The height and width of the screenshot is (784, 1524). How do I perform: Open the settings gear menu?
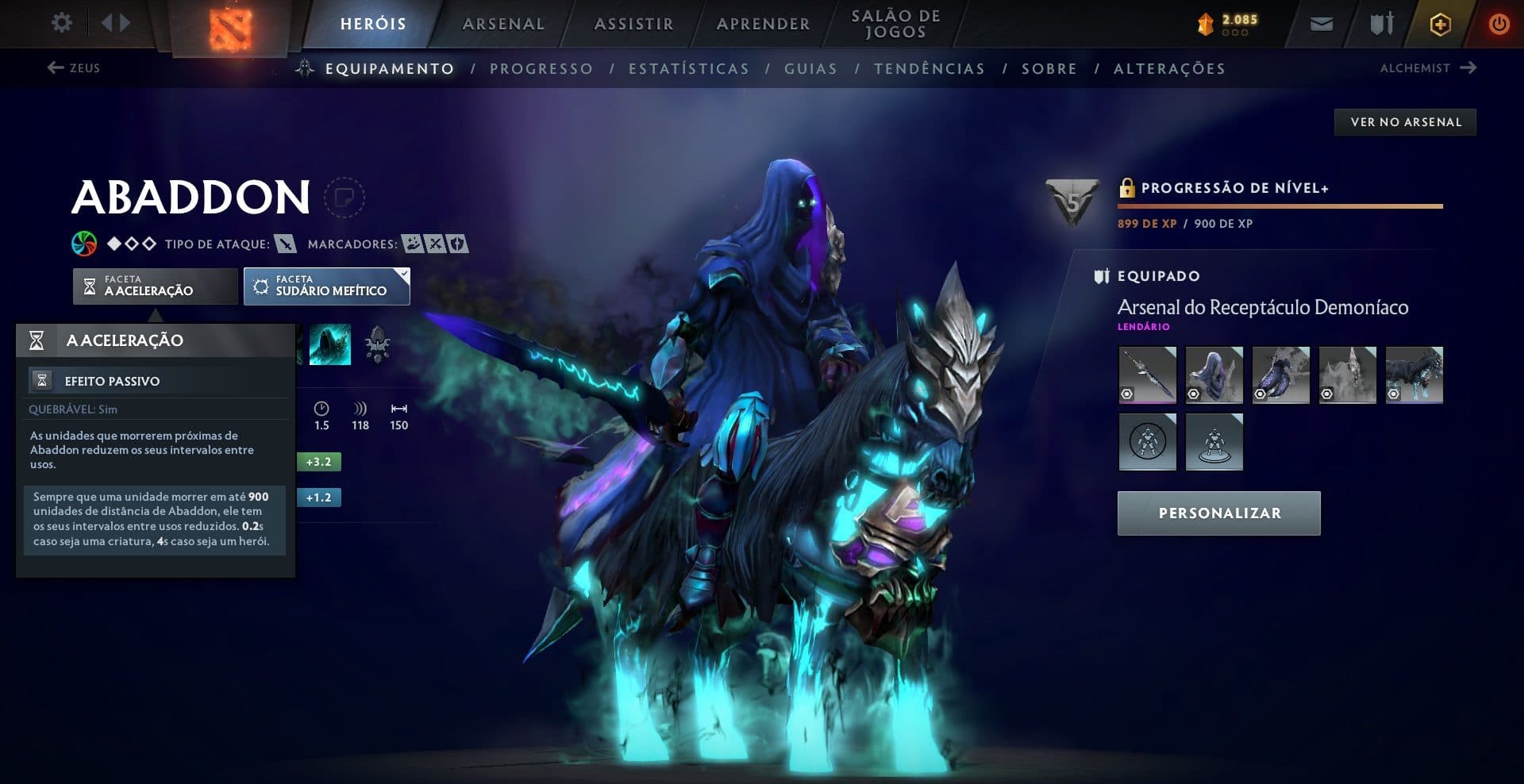pos(62,23)
